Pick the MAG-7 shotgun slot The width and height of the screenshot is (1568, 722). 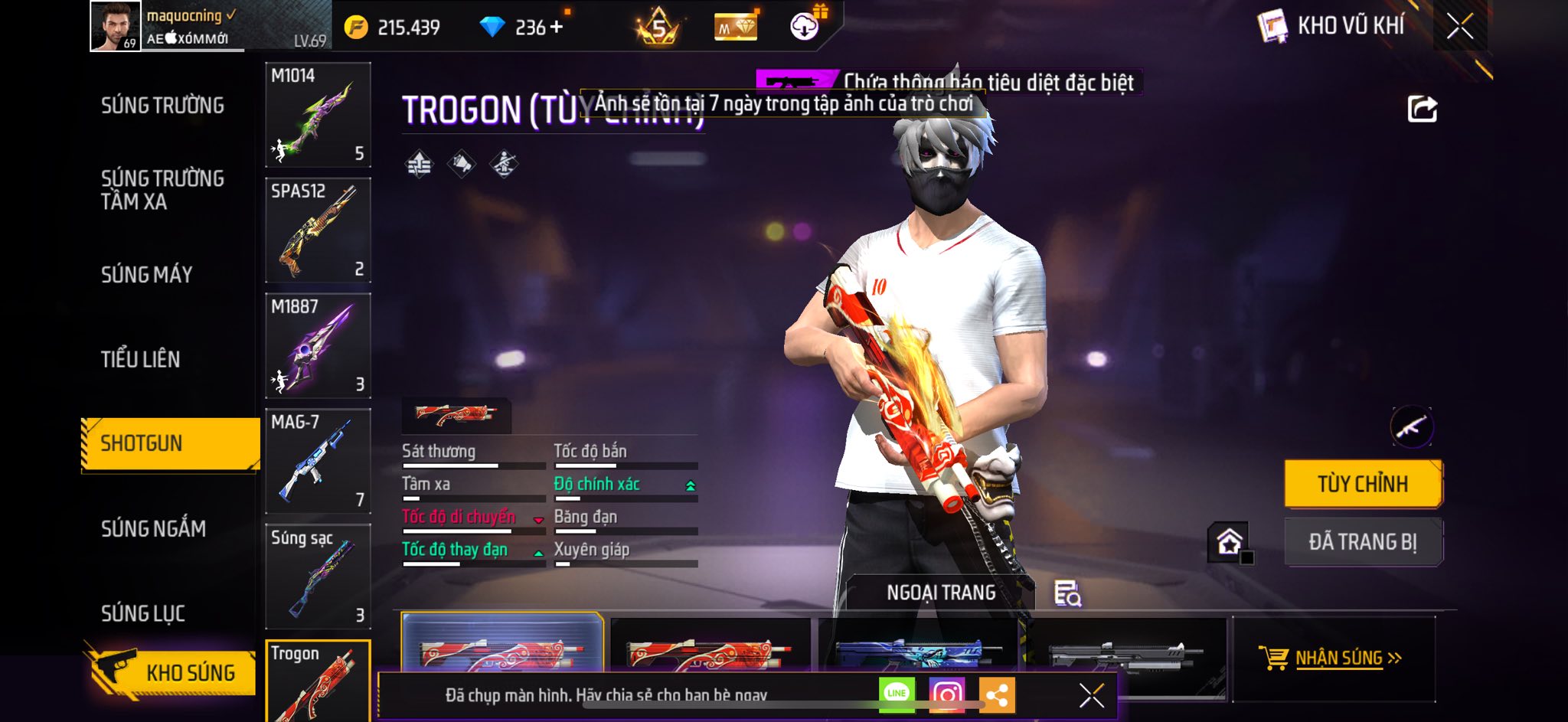318,461
